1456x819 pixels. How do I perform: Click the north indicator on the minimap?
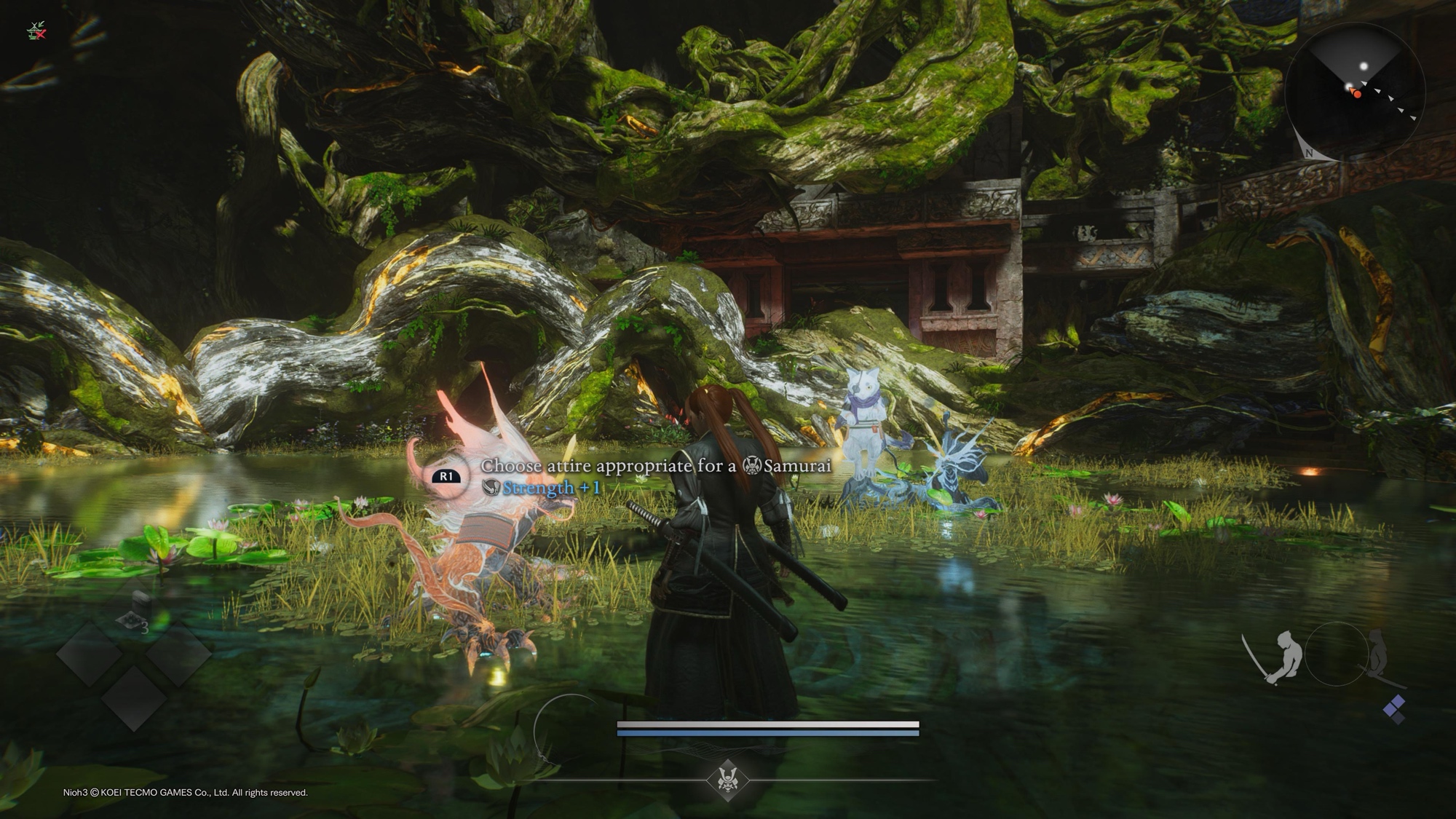(x=1309, y=153)
